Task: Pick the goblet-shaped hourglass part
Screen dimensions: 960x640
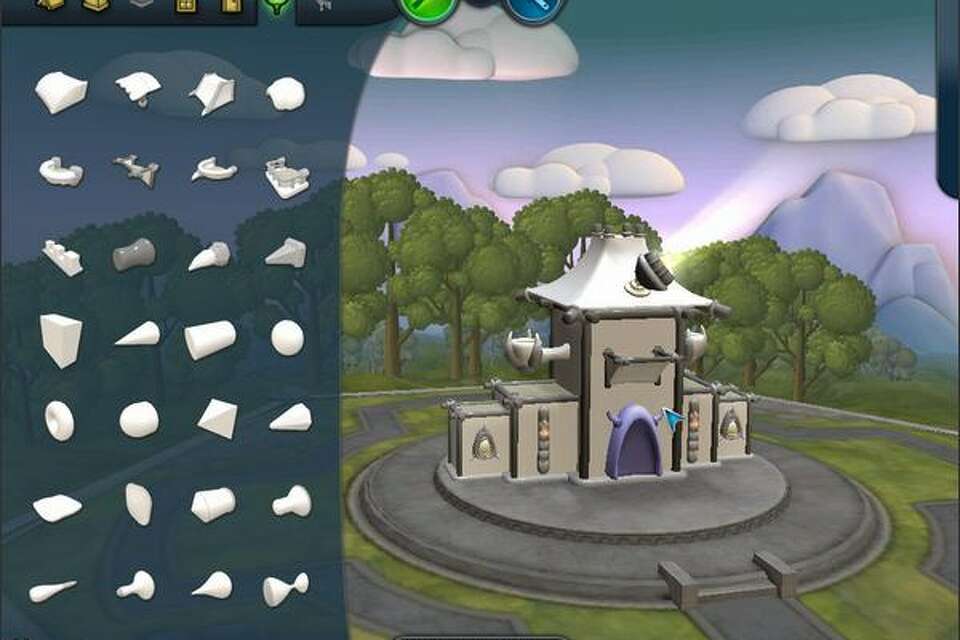Action: pyautogui.click(x=285, y=588)
